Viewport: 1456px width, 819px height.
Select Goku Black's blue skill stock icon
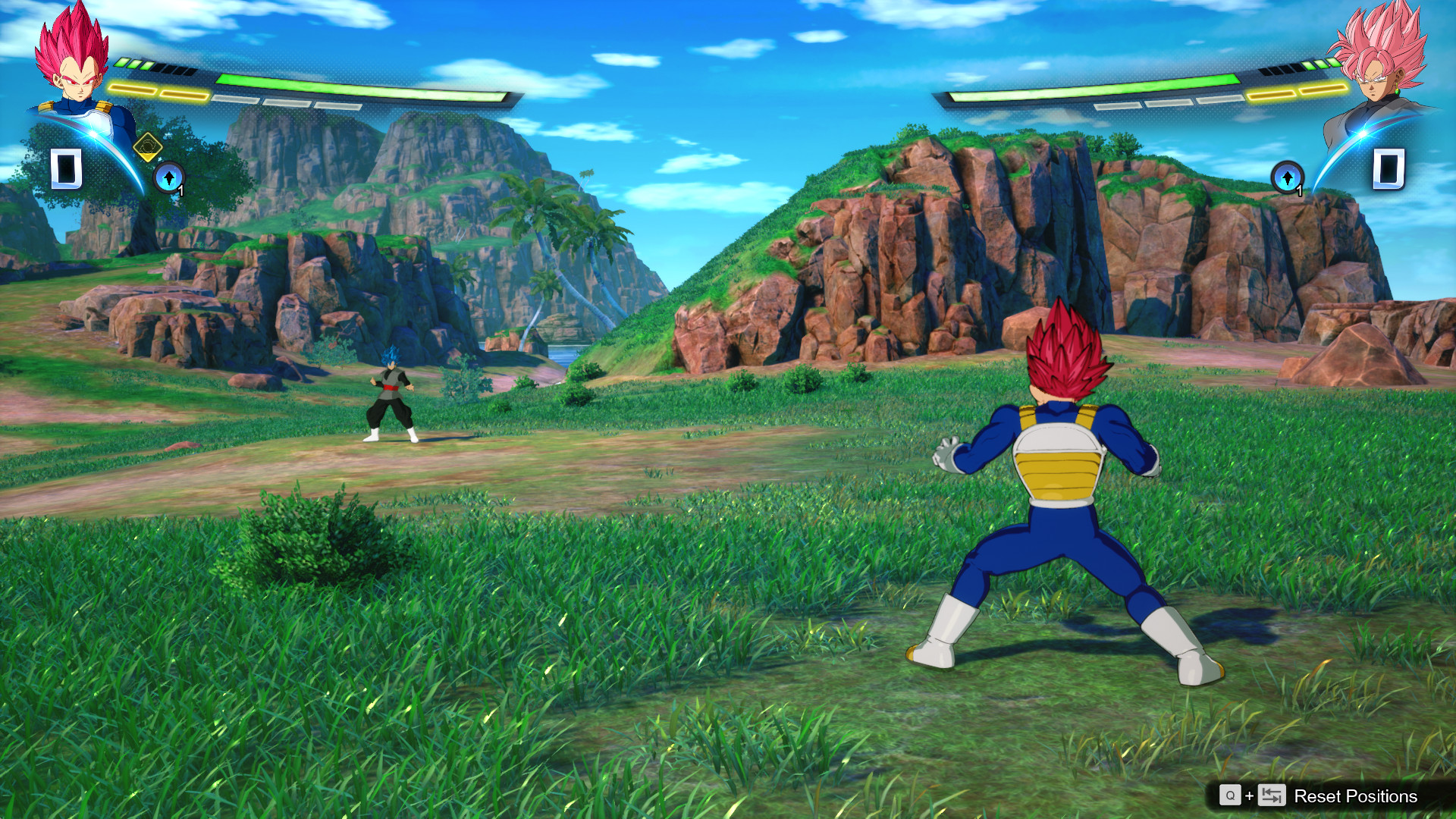[1288, 179]
